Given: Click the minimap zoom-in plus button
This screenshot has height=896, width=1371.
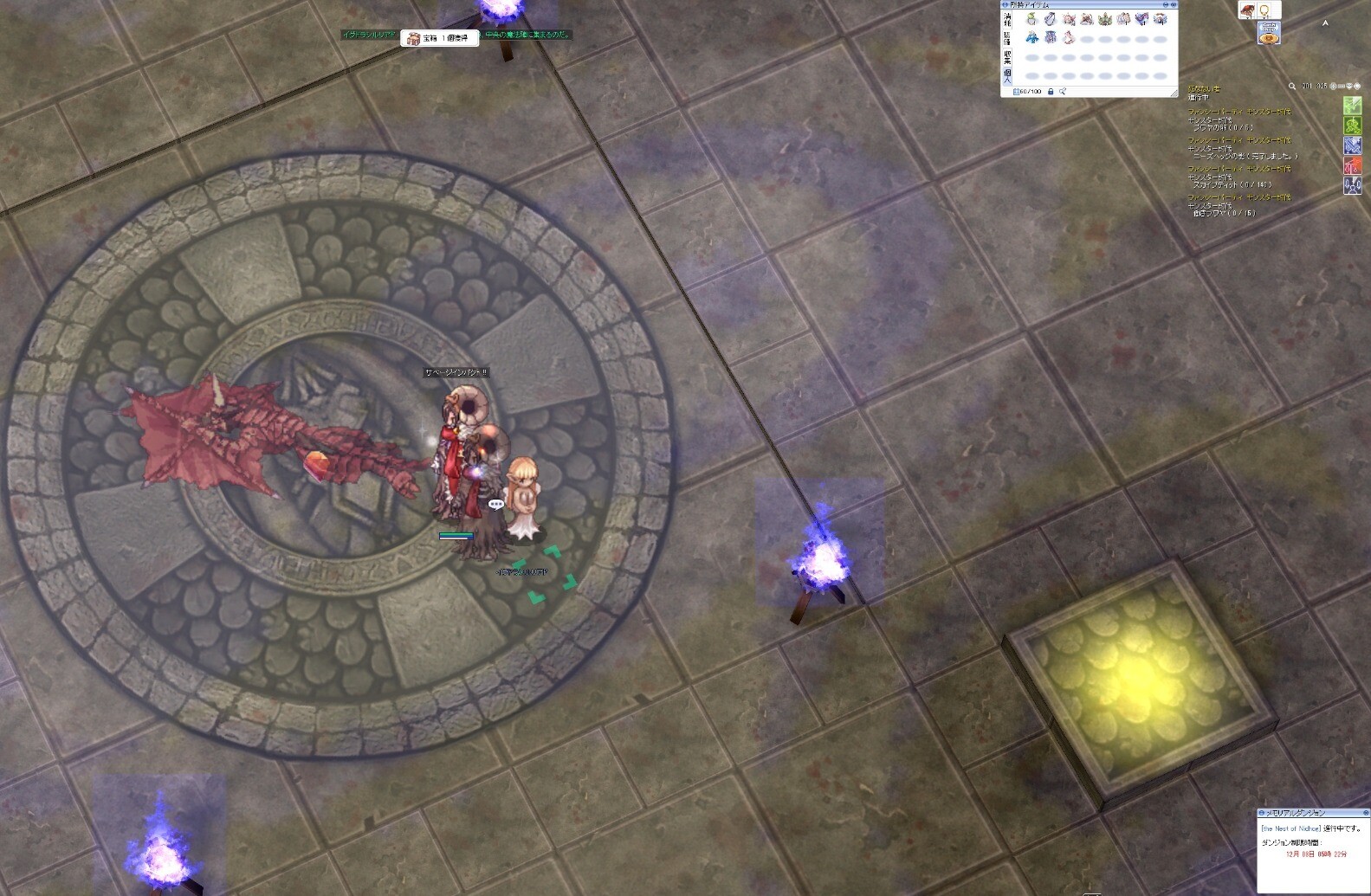Looking at the screenshot, I should point(1334,87).
